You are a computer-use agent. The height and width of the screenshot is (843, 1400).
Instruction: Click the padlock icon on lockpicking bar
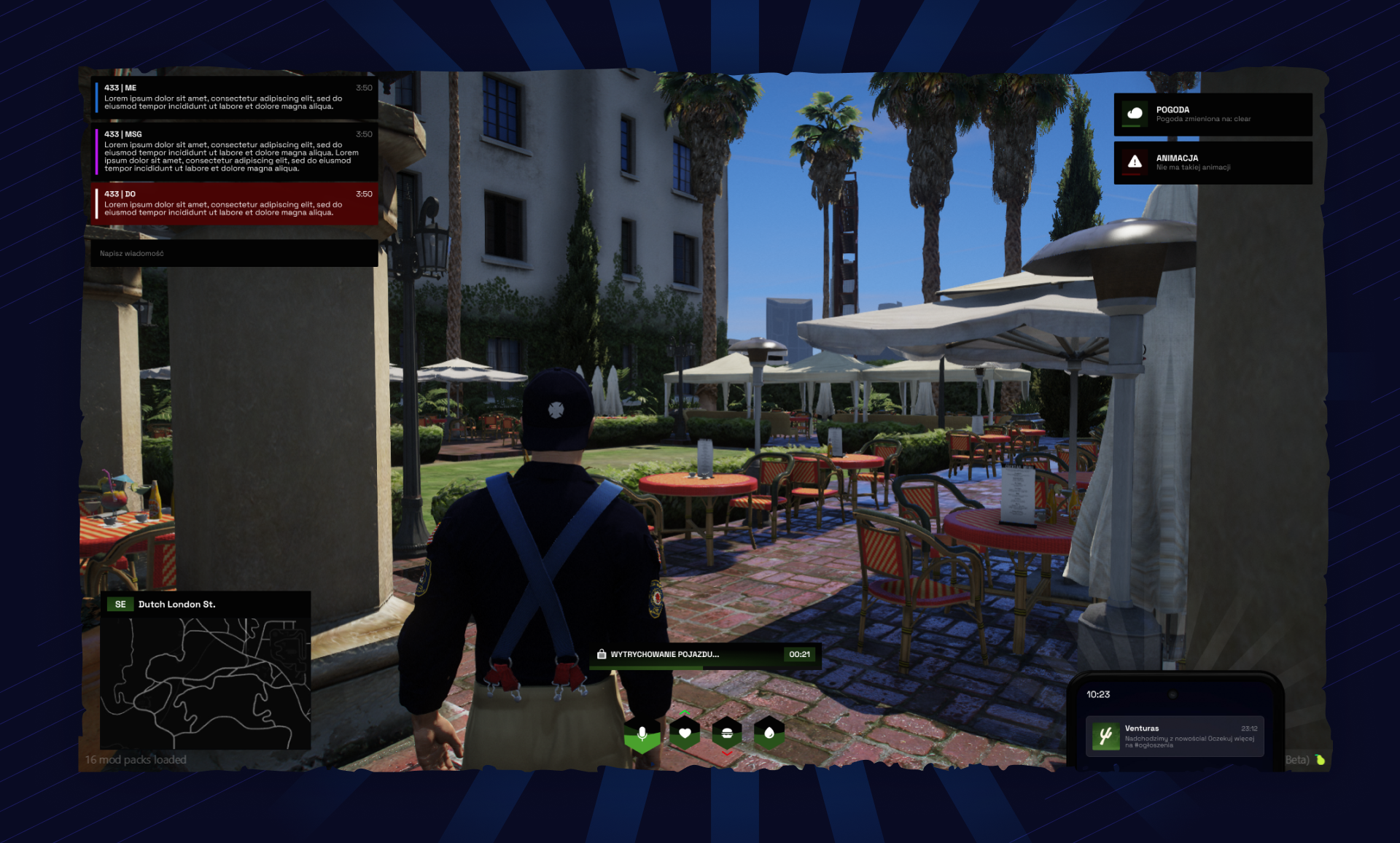click(x=602, y=655)
